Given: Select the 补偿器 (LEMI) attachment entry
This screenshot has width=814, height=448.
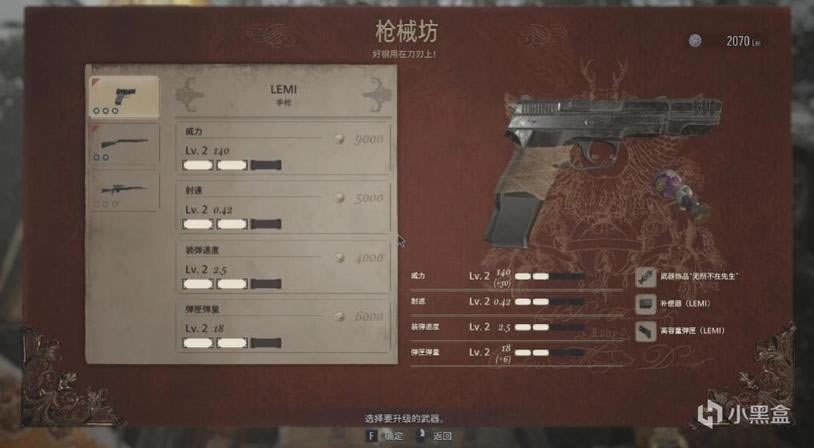Looking at the screenshot, I should [690, 303].
